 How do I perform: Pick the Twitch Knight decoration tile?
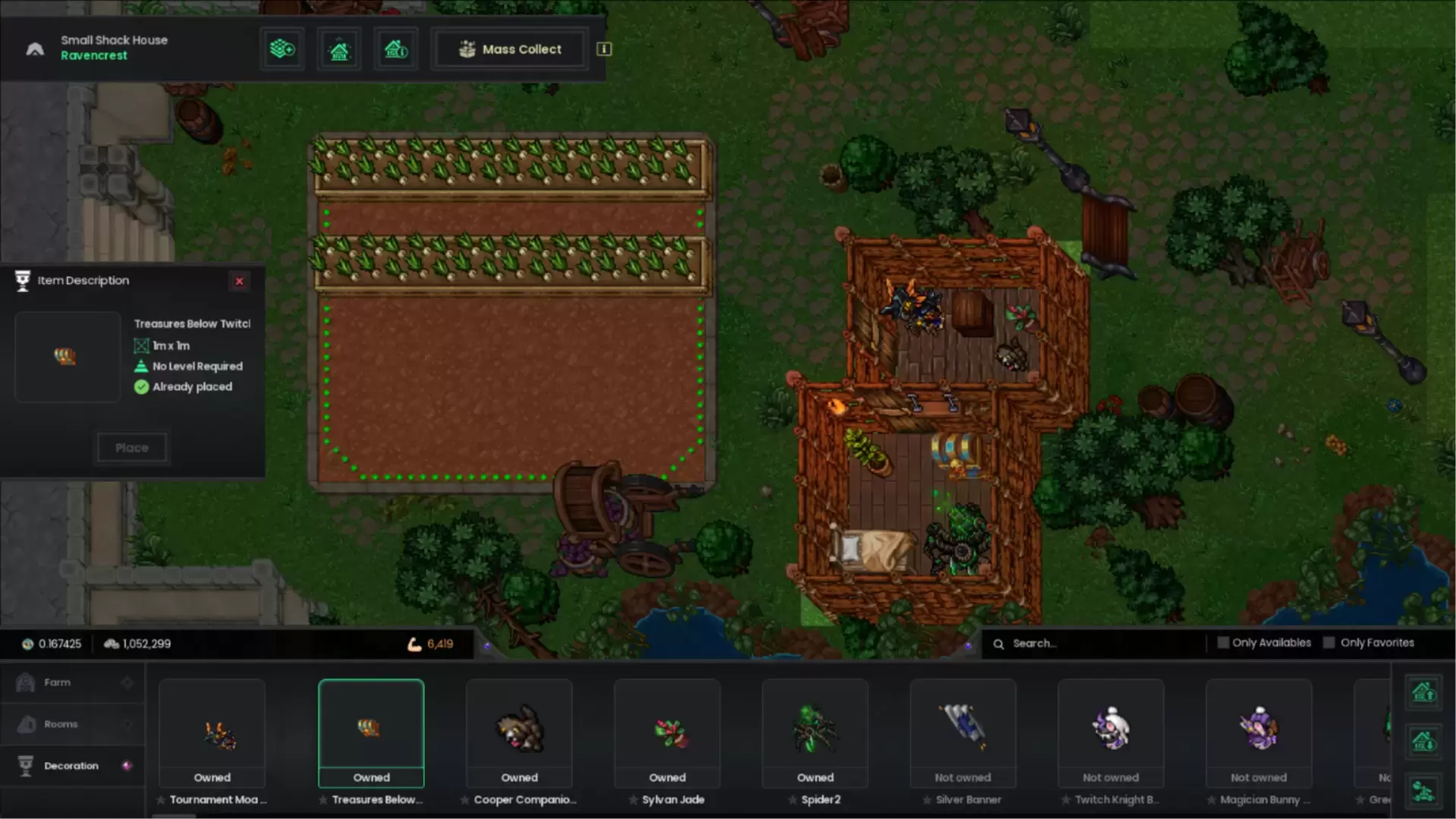tap(1111, 732)
